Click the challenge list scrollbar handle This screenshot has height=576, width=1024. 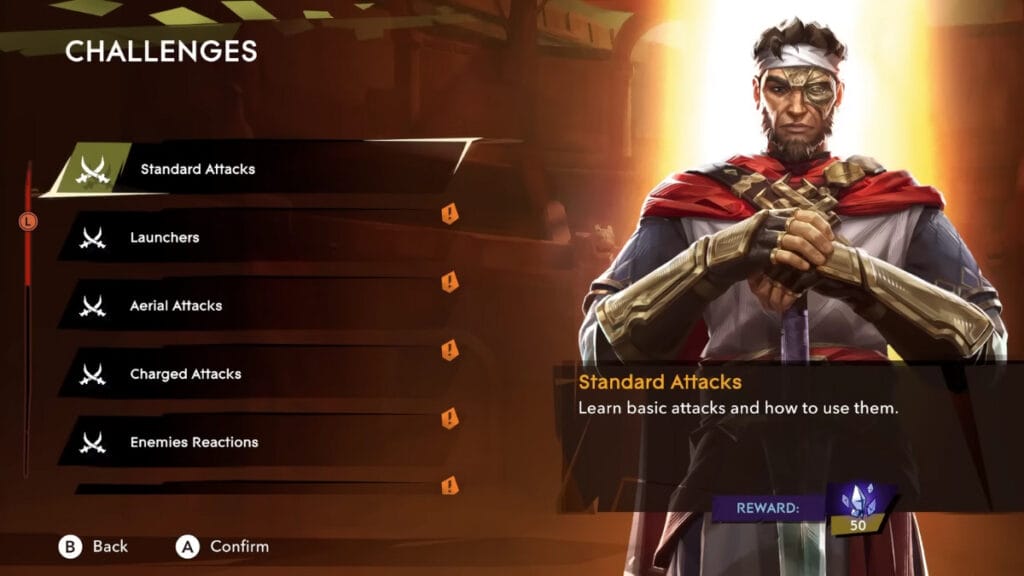point(28,221)
